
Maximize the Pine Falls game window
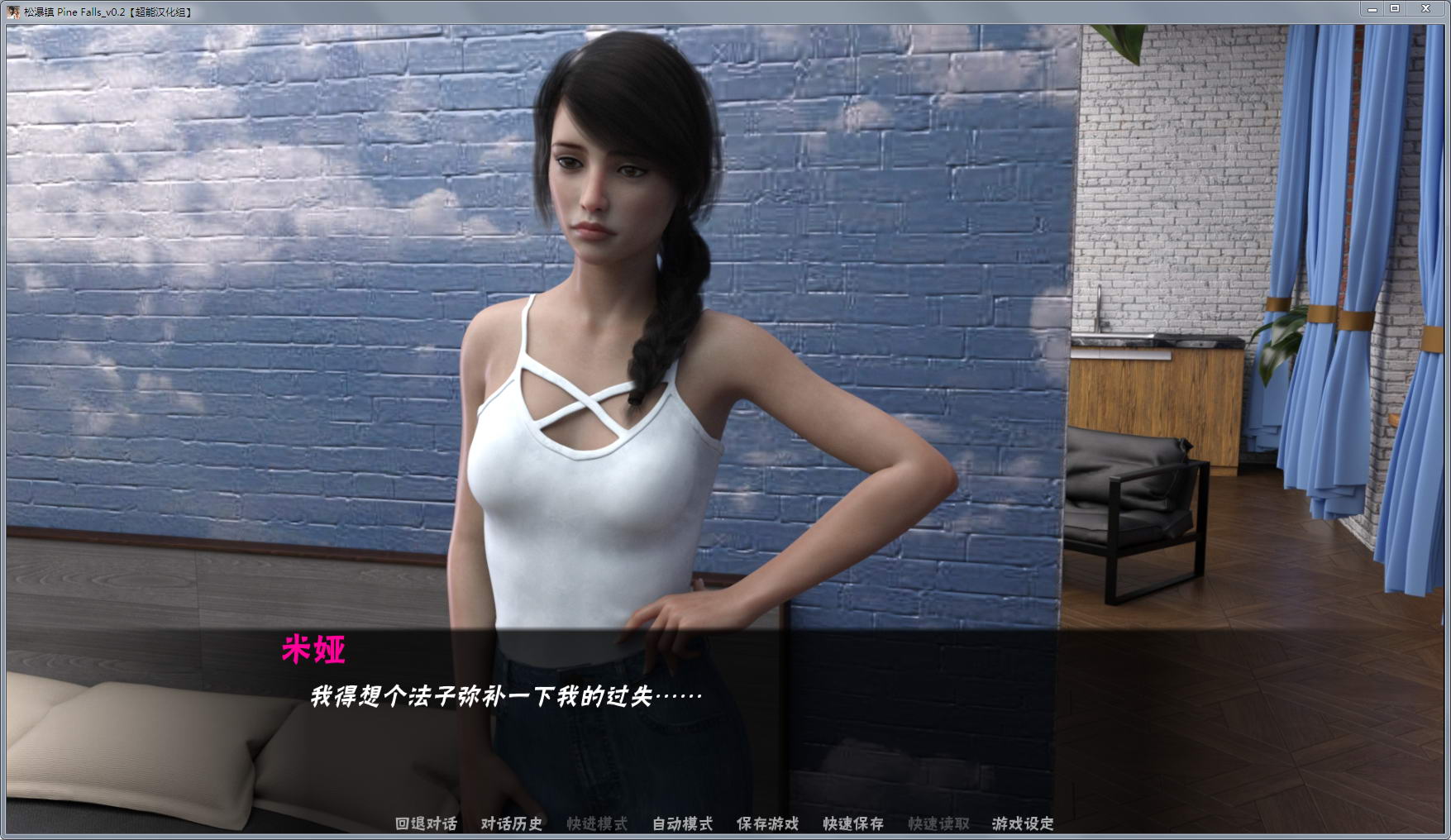(1397, 8)
